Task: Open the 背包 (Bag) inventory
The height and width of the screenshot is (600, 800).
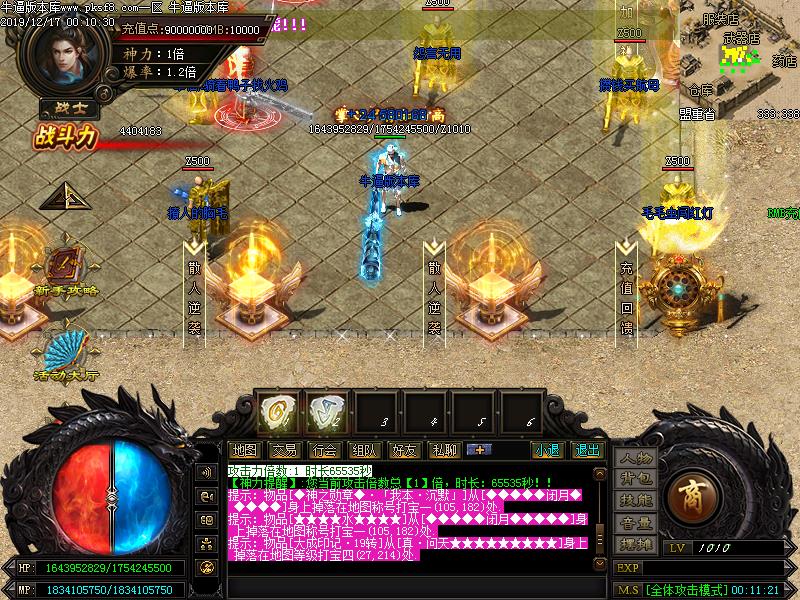Action: pyautogui.click(x=636, y=479)
